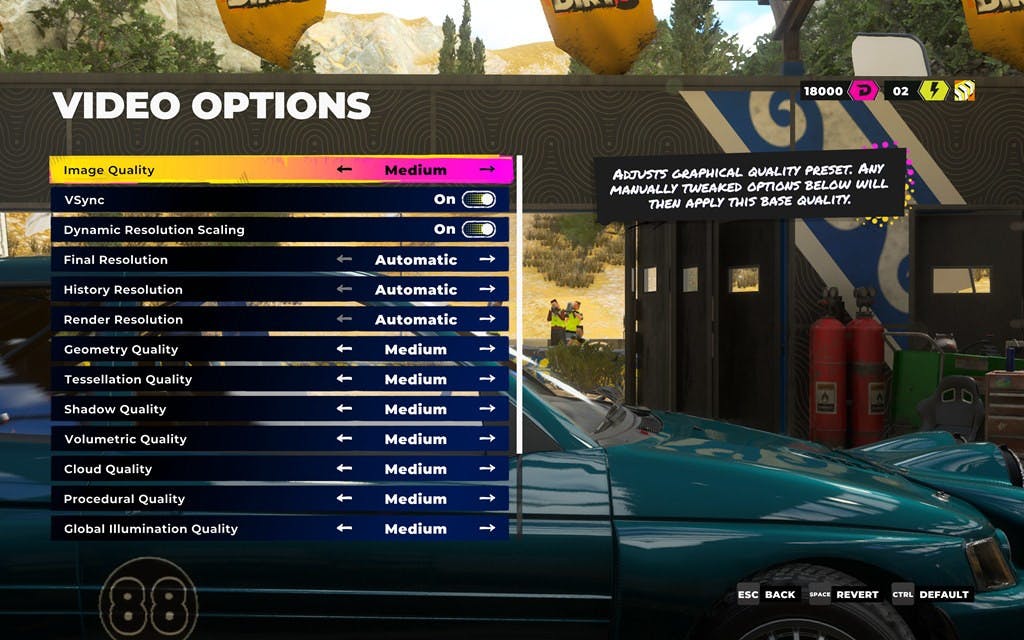This screenshot has height=640, width=1024.
Task: Raise Cloud Quality with right arrow
Action: pyautogui.click(x=487, y=469)
